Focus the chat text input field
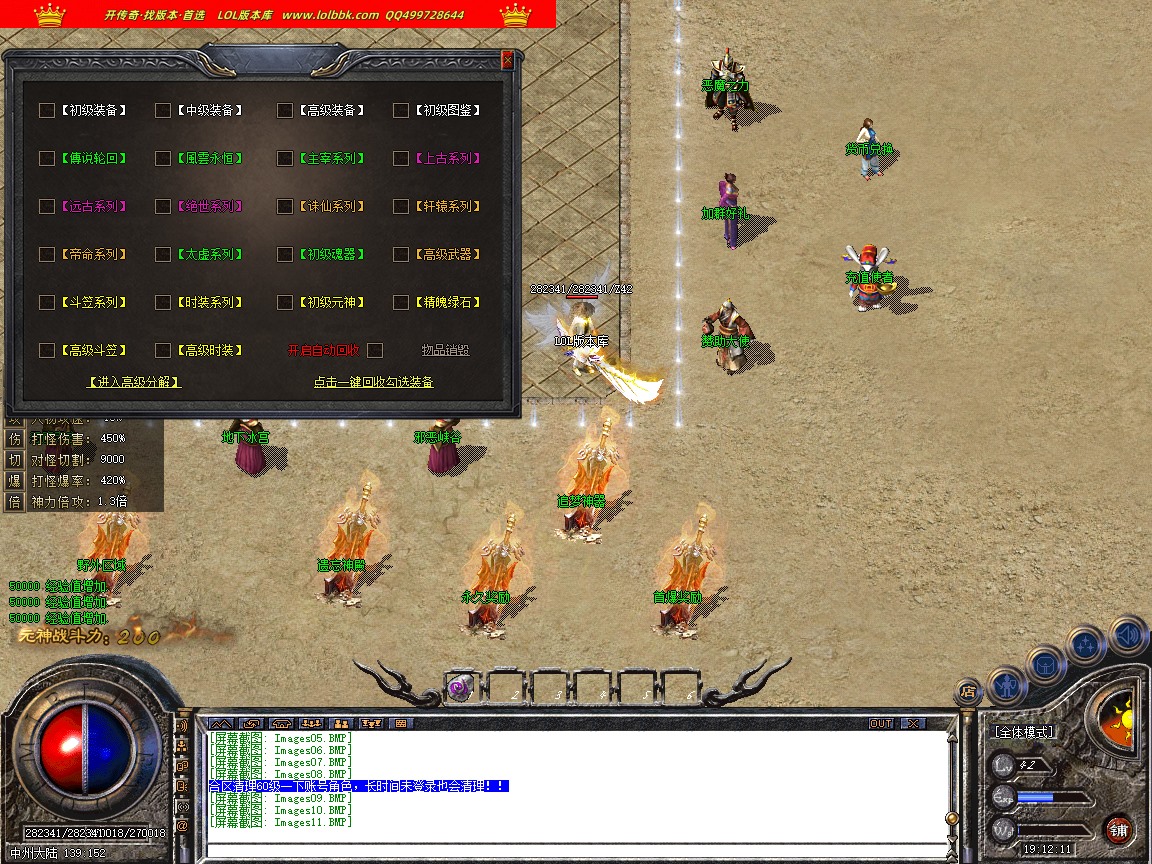The height and width of the screenshot is (864, 1152). (575, 851)
